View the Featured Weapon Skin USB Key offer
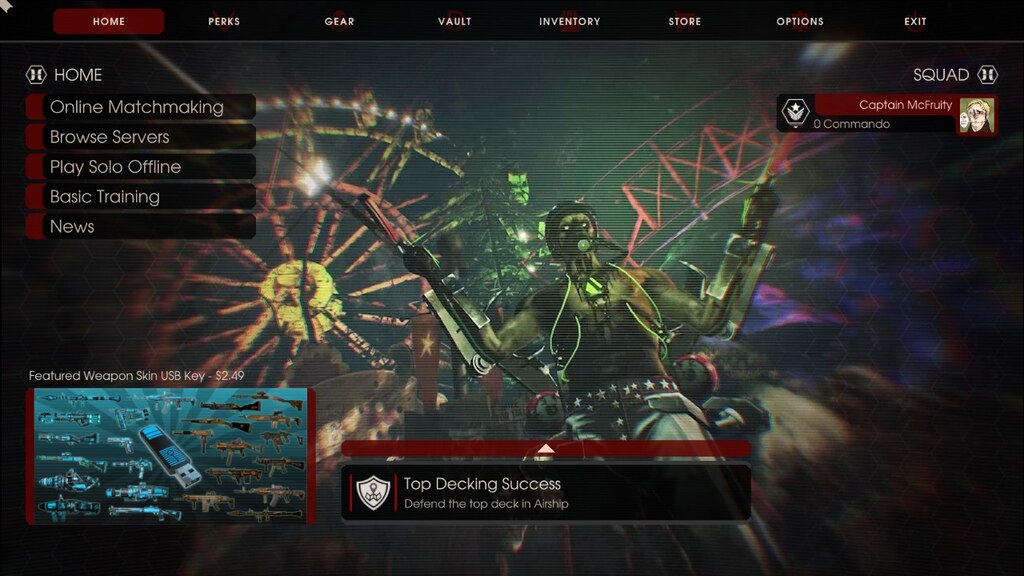1024x576 pixels. pos(170,455)
